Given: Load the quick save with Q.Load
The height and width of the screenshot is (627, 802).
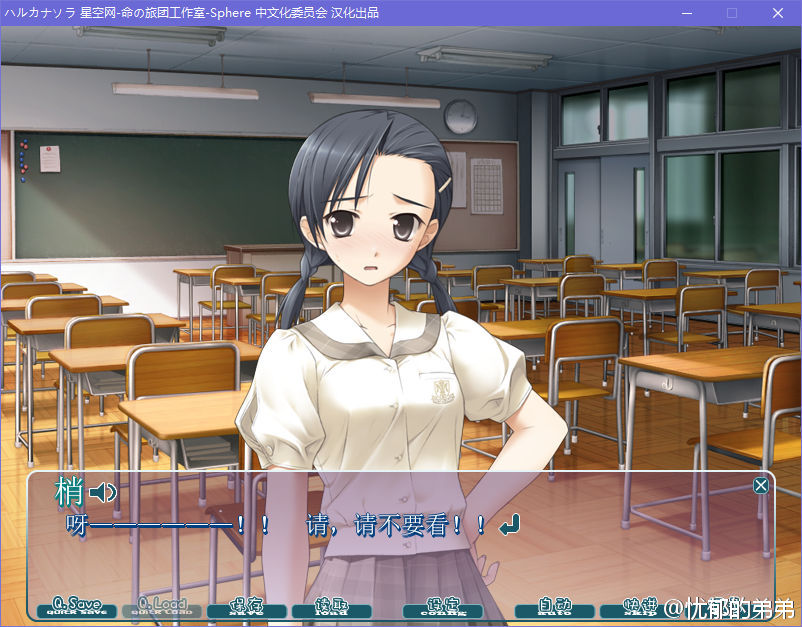Looking at the screenshot, I should 161,607.
